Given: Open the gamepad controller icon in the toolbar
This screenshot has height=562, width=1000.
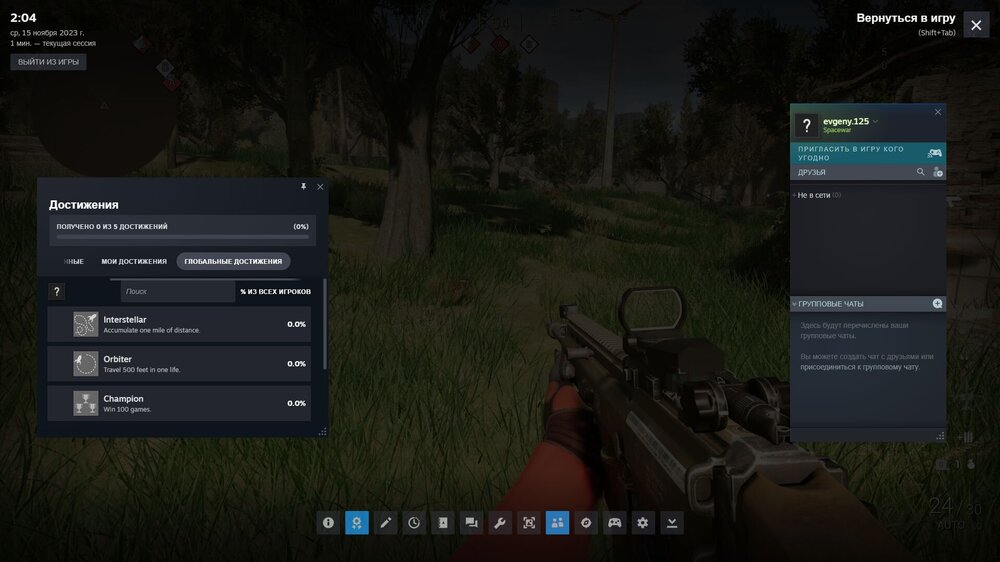Looking at the screenshot, I should point(615,522).
